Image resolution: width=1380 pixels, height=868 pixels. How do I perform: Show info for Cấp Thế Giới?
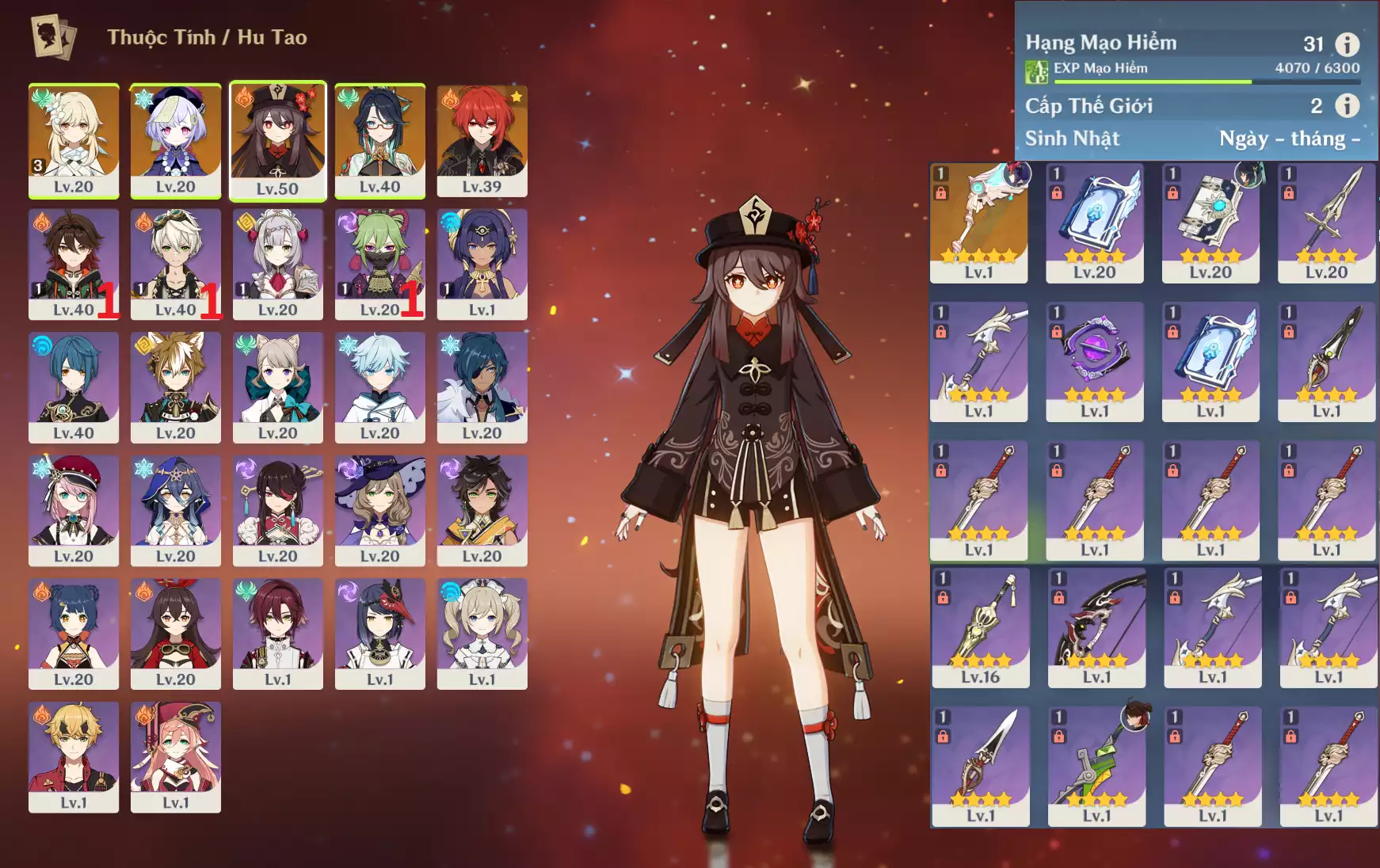1347,105
